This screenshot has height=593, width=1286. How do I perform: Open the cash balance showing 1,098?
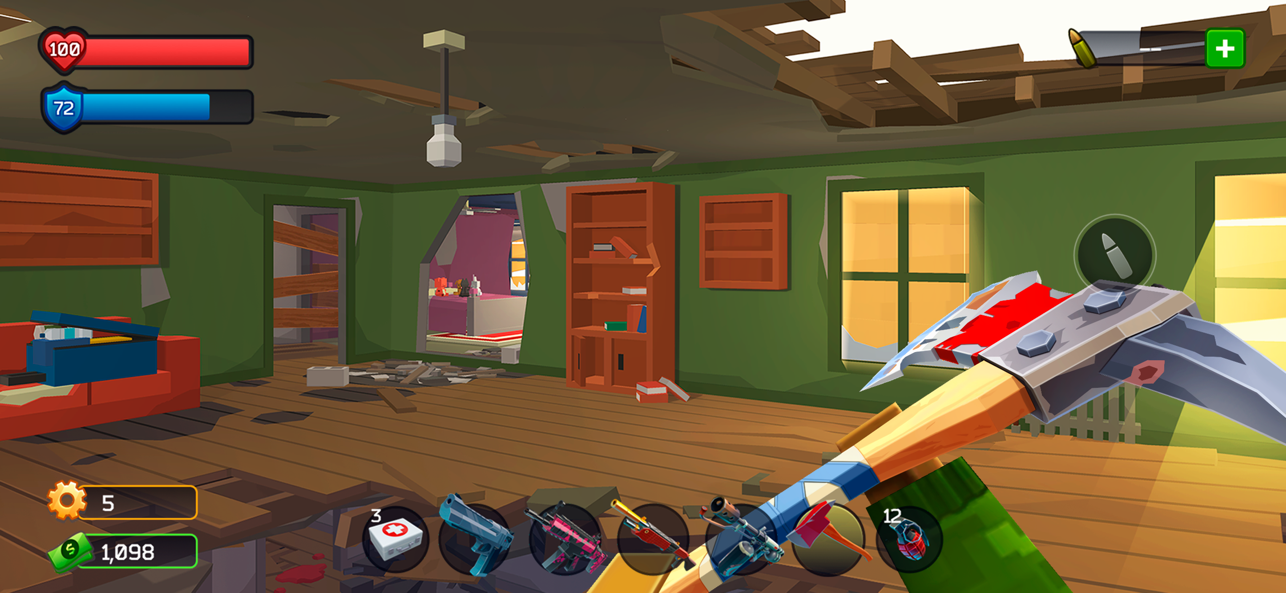tap(122, 551)
